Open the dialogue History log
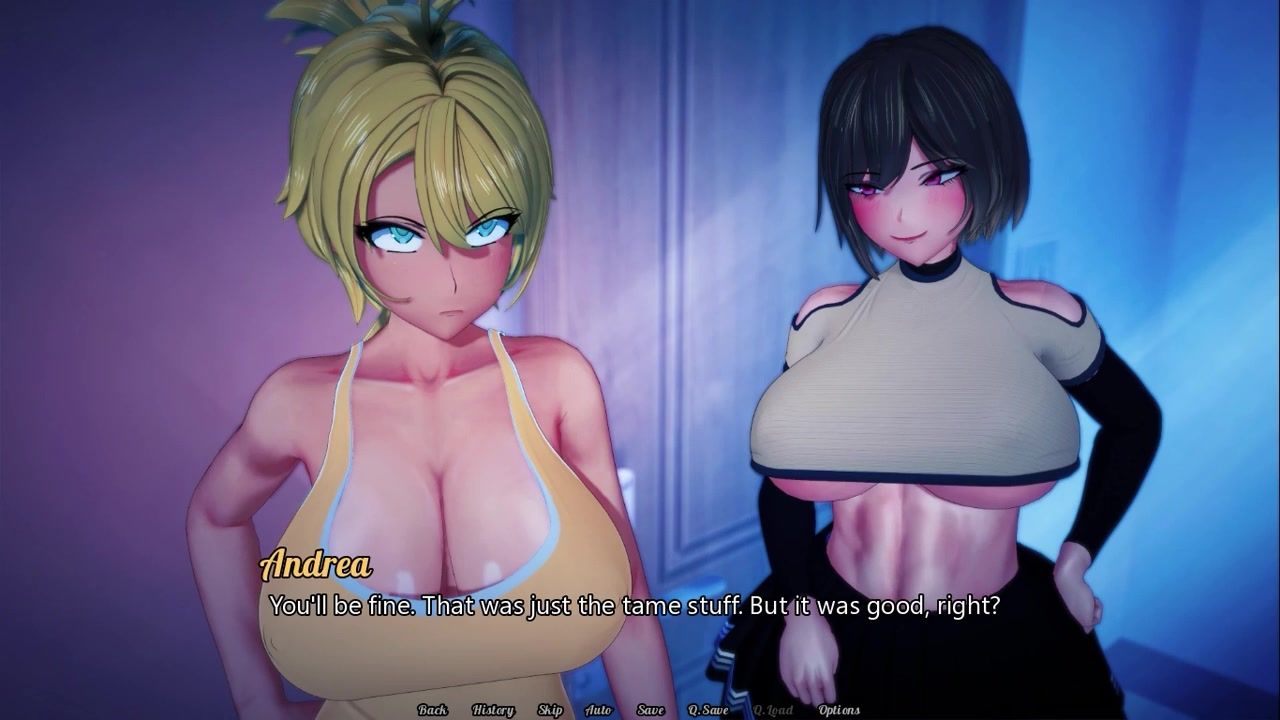 coord(492,710)
